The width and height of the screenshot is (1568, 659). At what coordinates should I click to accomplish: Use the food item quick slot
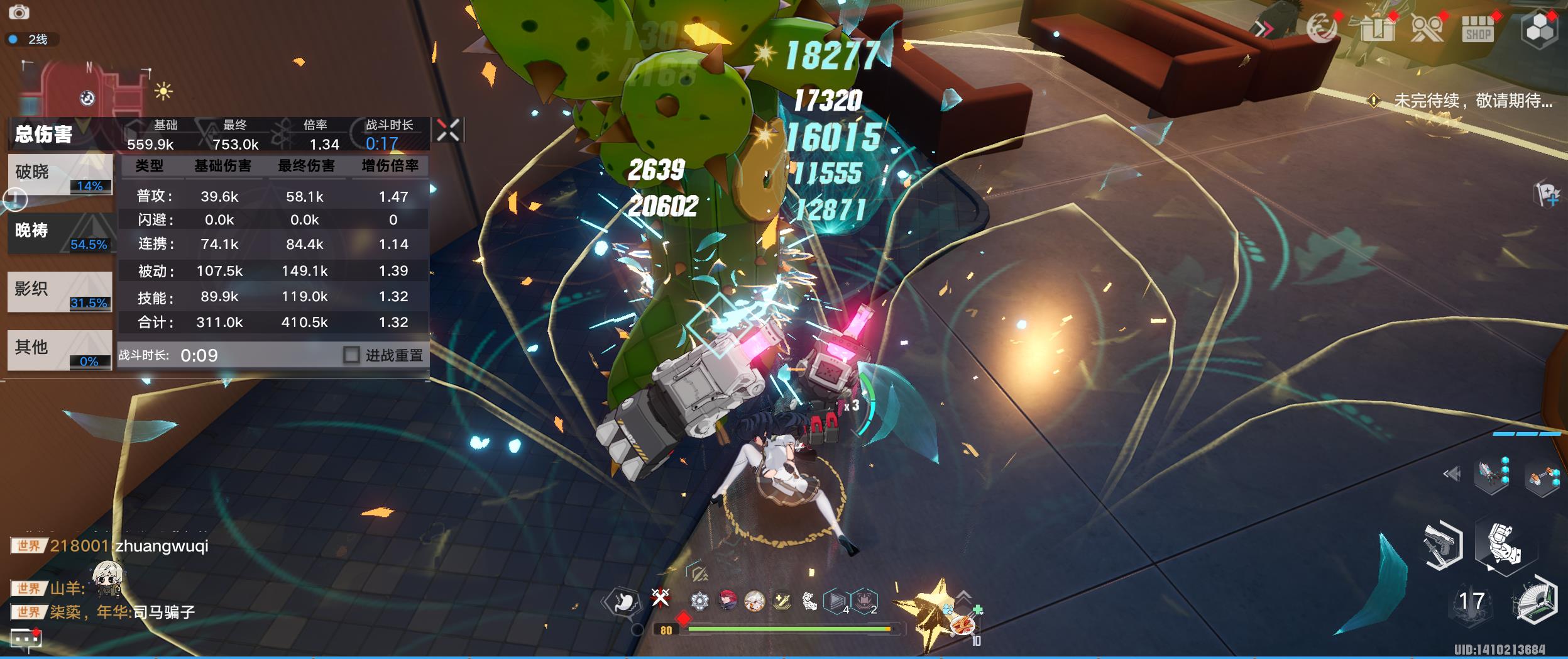[962, 624]
